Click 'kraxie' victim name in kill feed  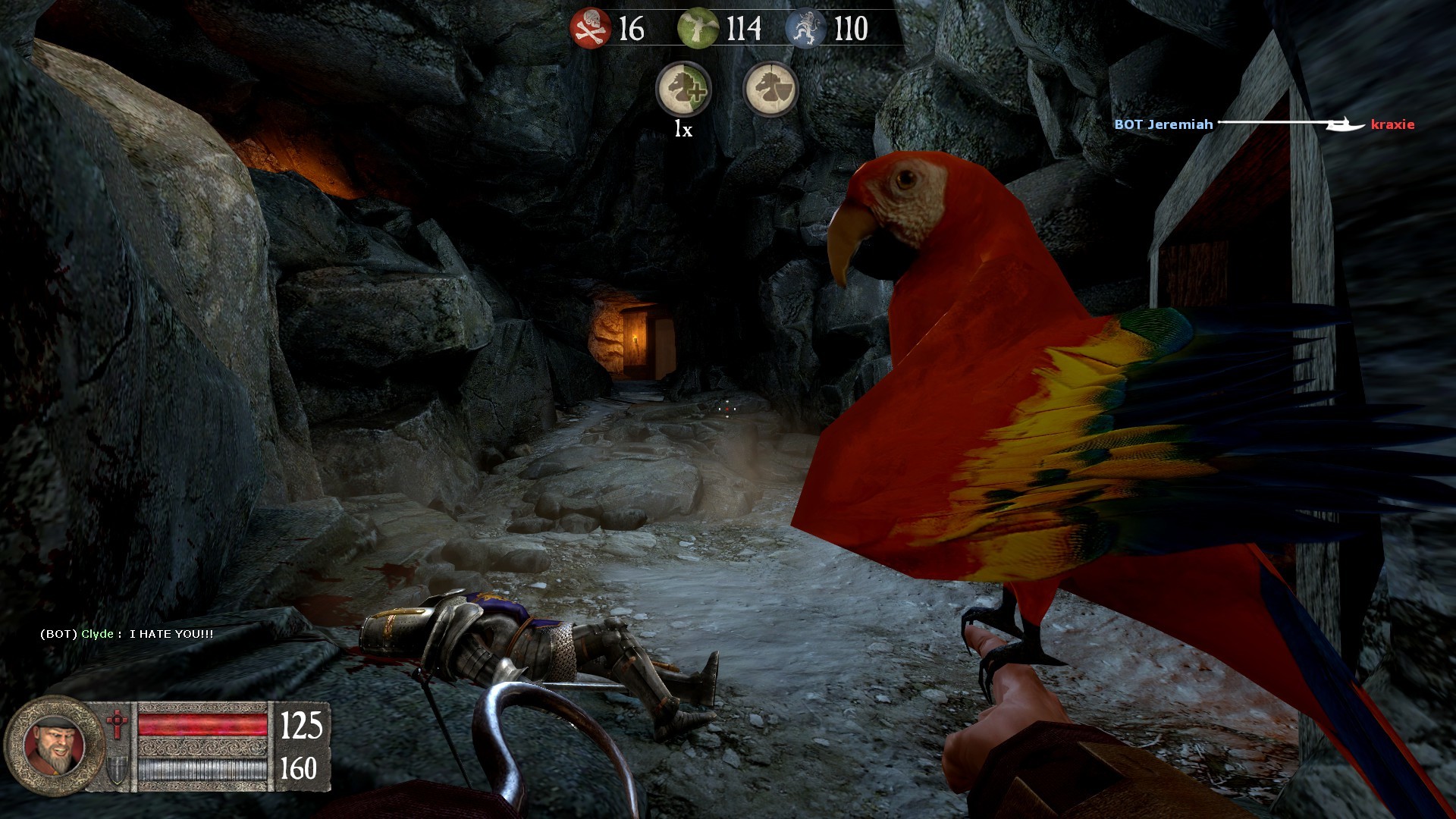(x=1393, y=126)
